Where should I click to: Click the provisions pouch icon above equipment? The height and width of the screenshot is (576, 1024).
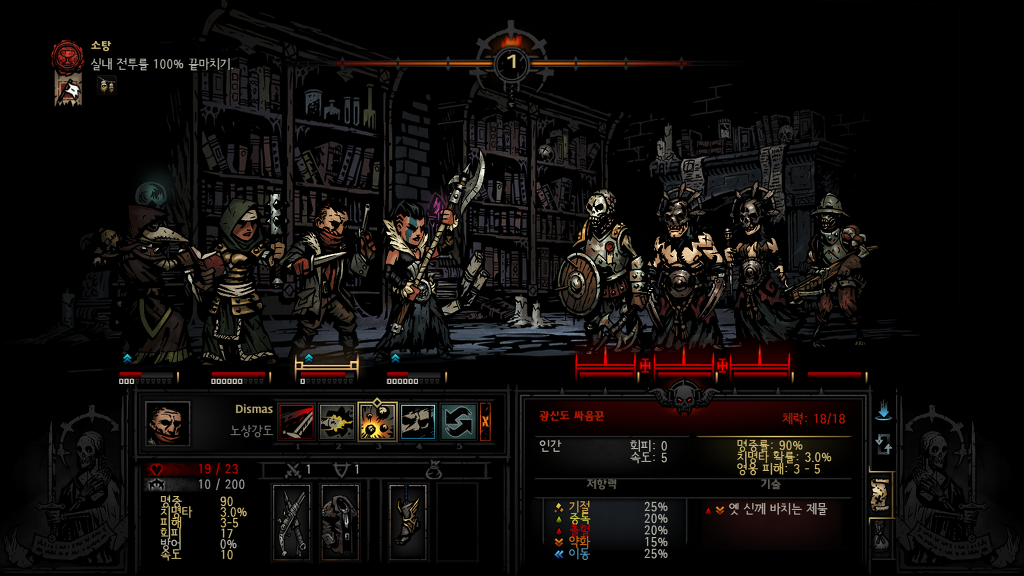(x=433, y=469)
